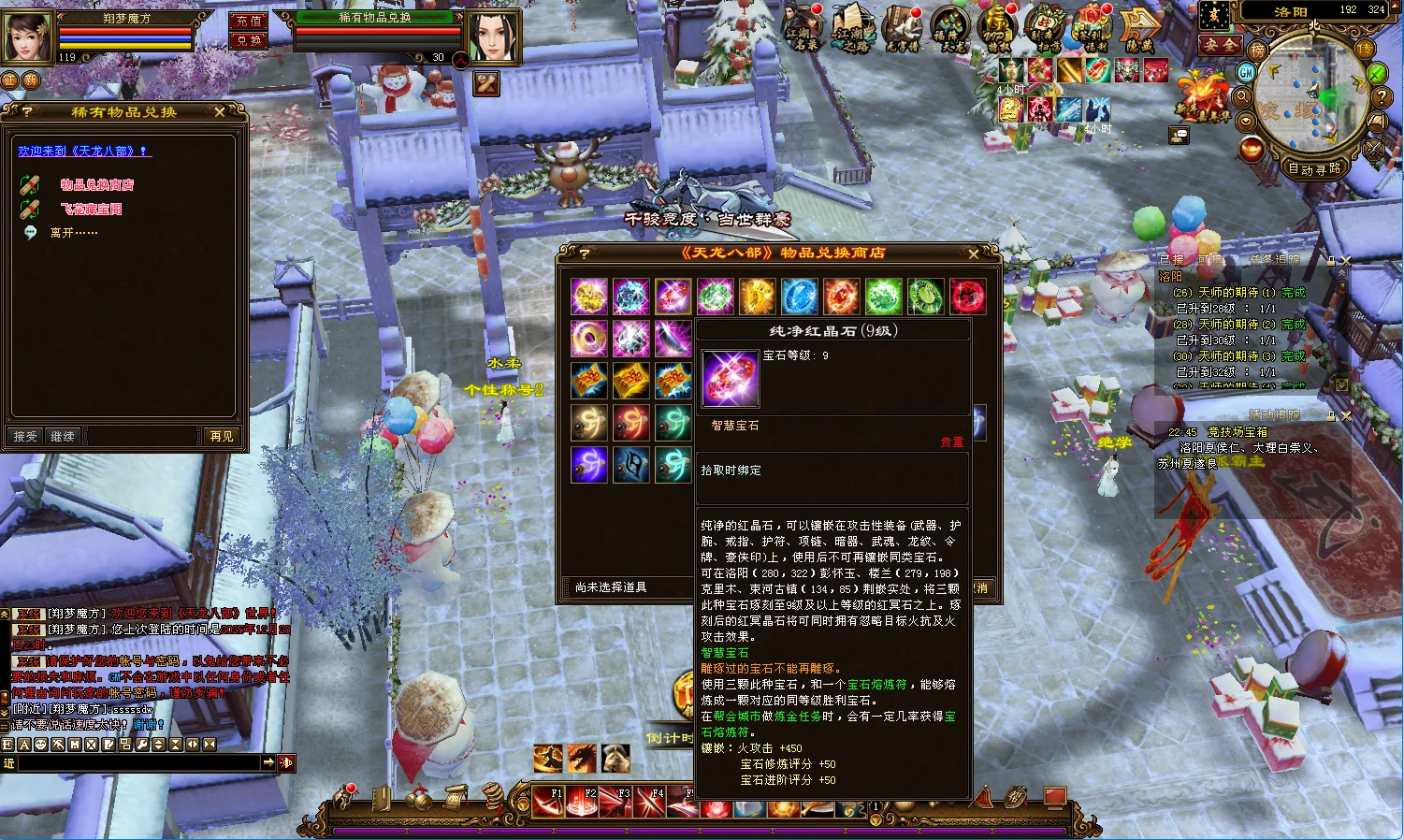The image size is (1404, 840).
Task: Choose the 物品兑换商店 dialogue option
Action: click(96, 185)
